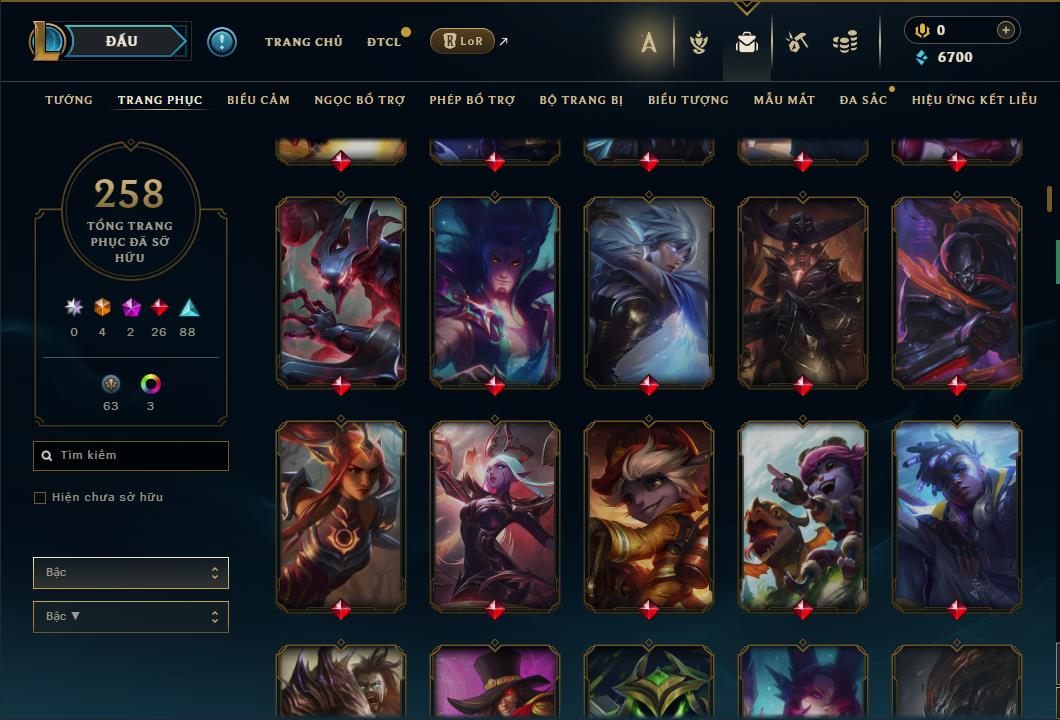
Task: Switch to the BIỂU CẢM tab
Action: tap(258, 100)
